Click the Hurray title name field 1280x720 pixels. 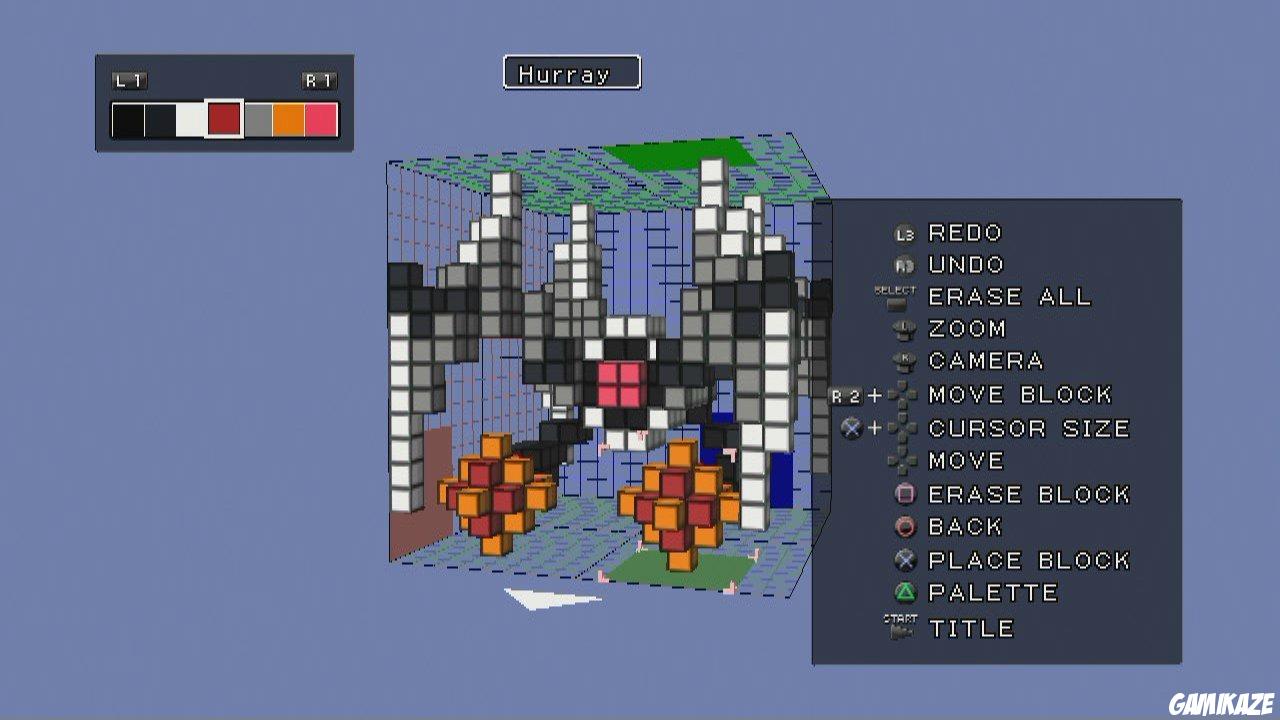(x=570, y=72)
